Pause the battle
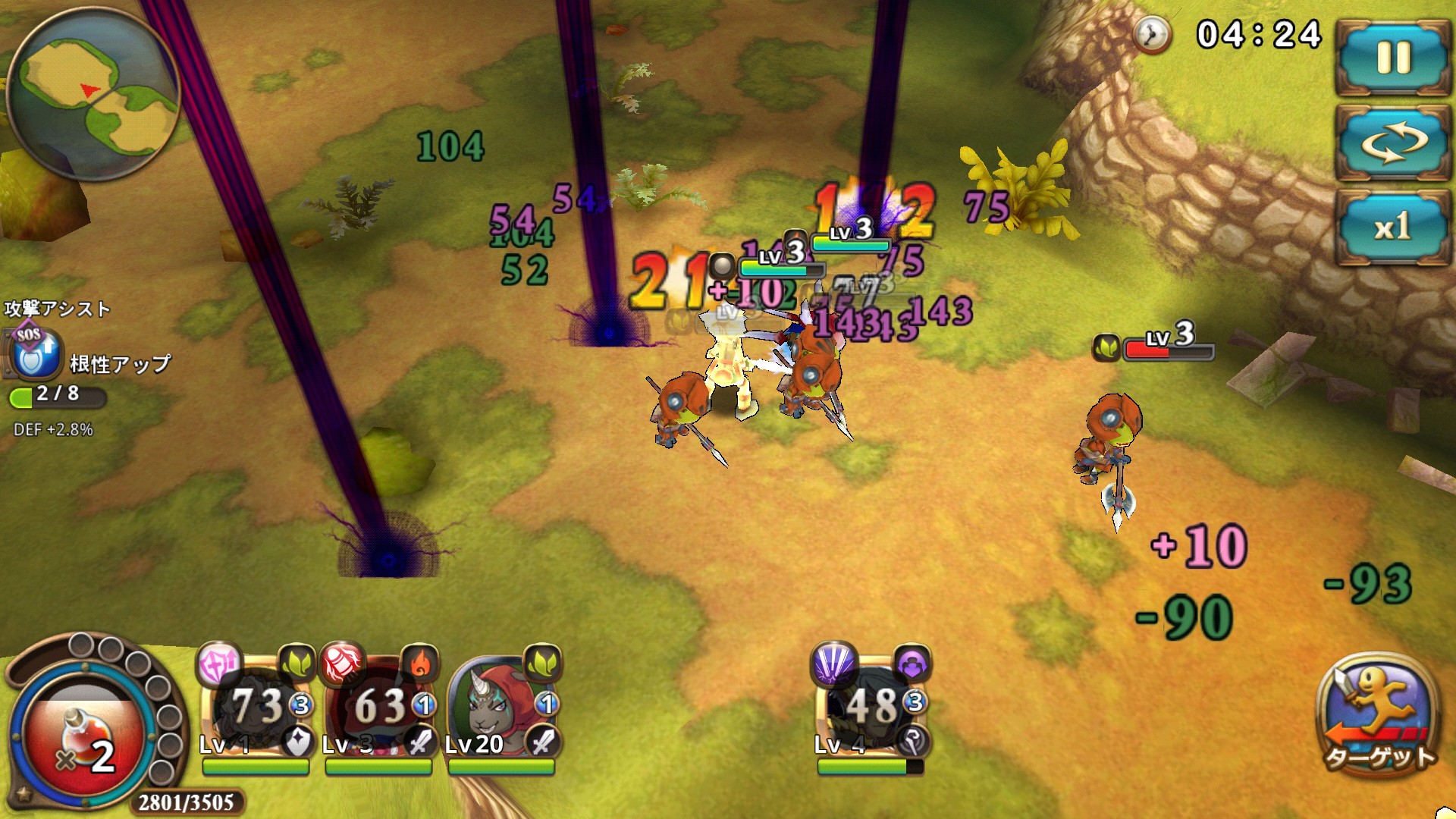This screenshot has width=1456, height=819. pyautogui.click(x=1392, y=58)
